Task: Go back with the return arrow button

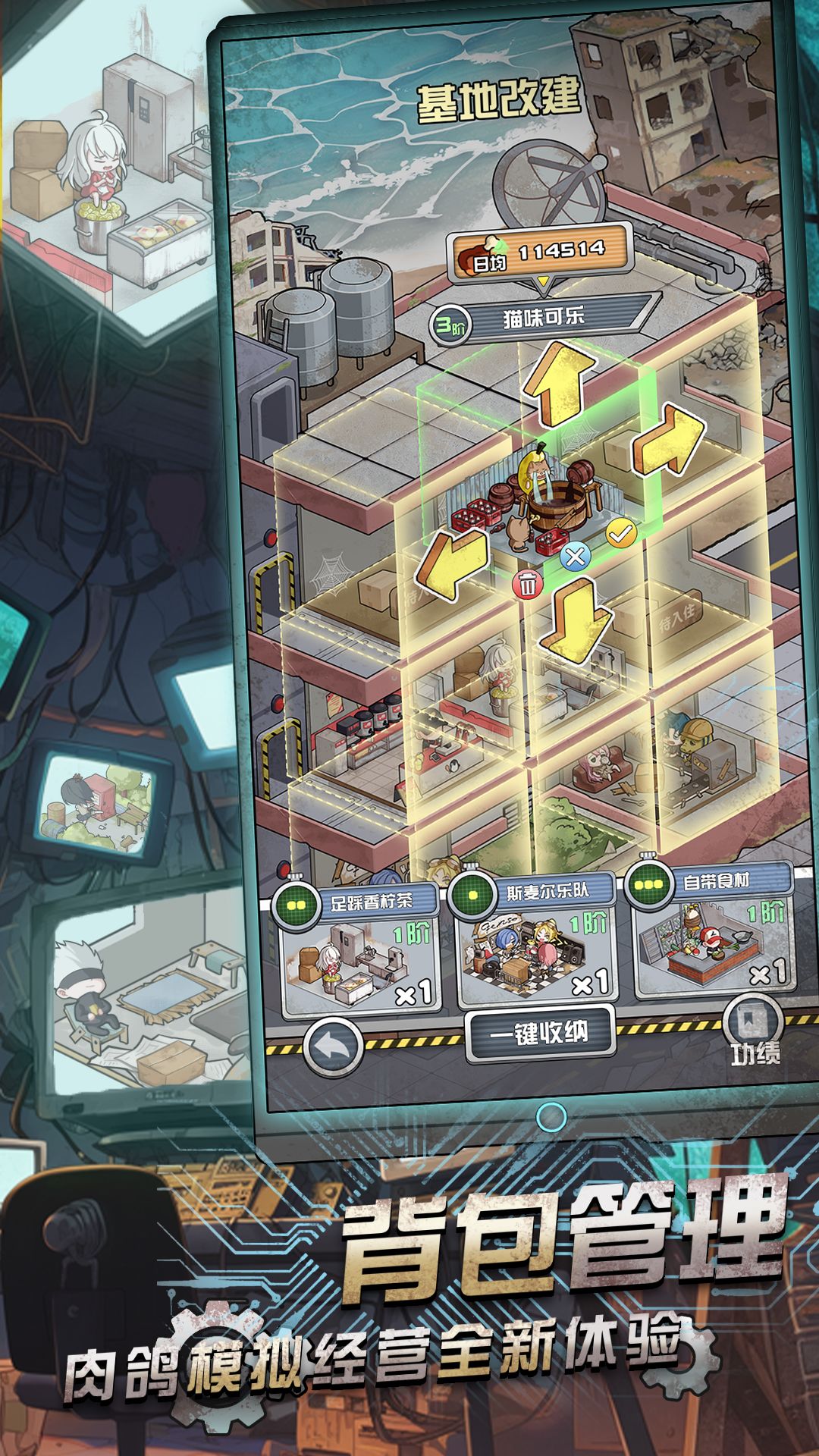Action: point(333,1047)
